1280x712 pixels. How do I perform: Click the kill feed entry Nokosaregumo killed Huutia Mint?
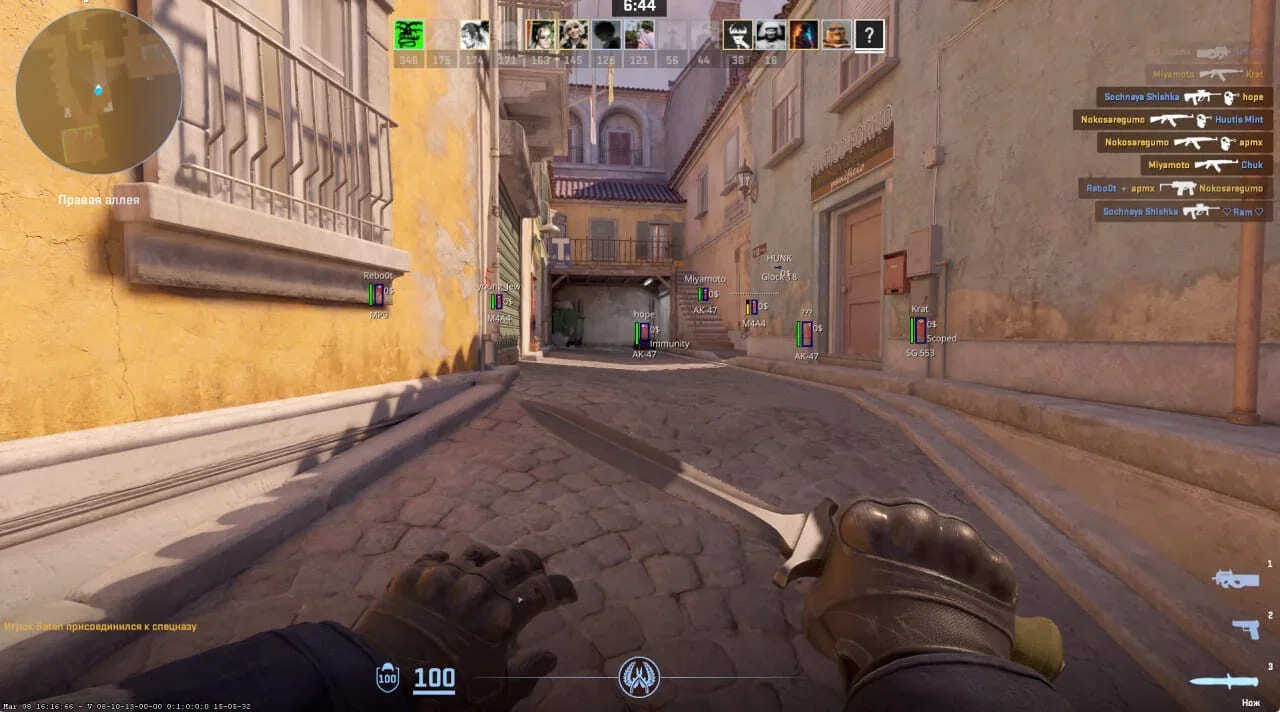coord(1173,120)
